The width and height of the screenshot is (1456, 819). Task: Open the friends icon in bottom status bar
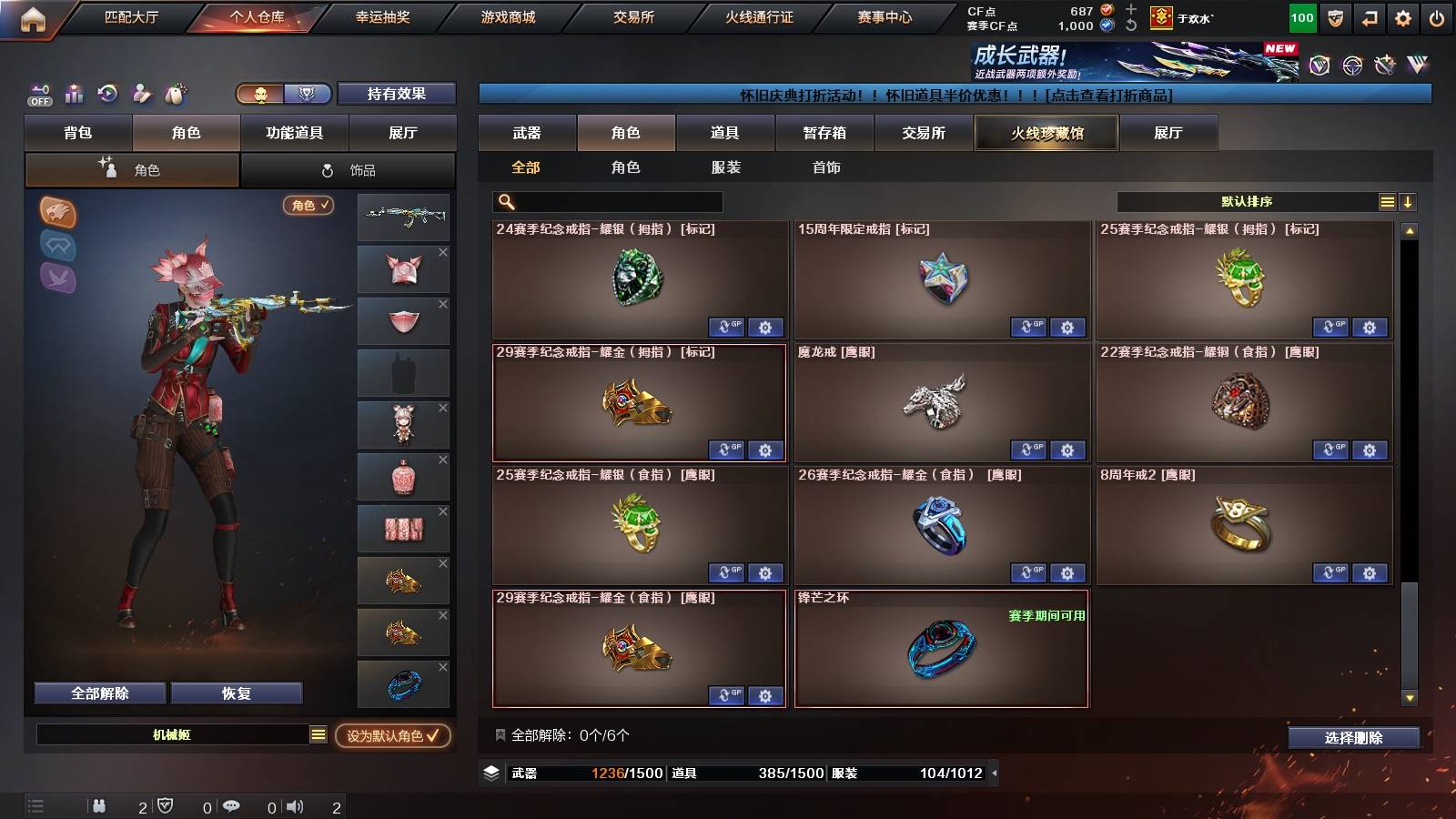click(98, 804)
